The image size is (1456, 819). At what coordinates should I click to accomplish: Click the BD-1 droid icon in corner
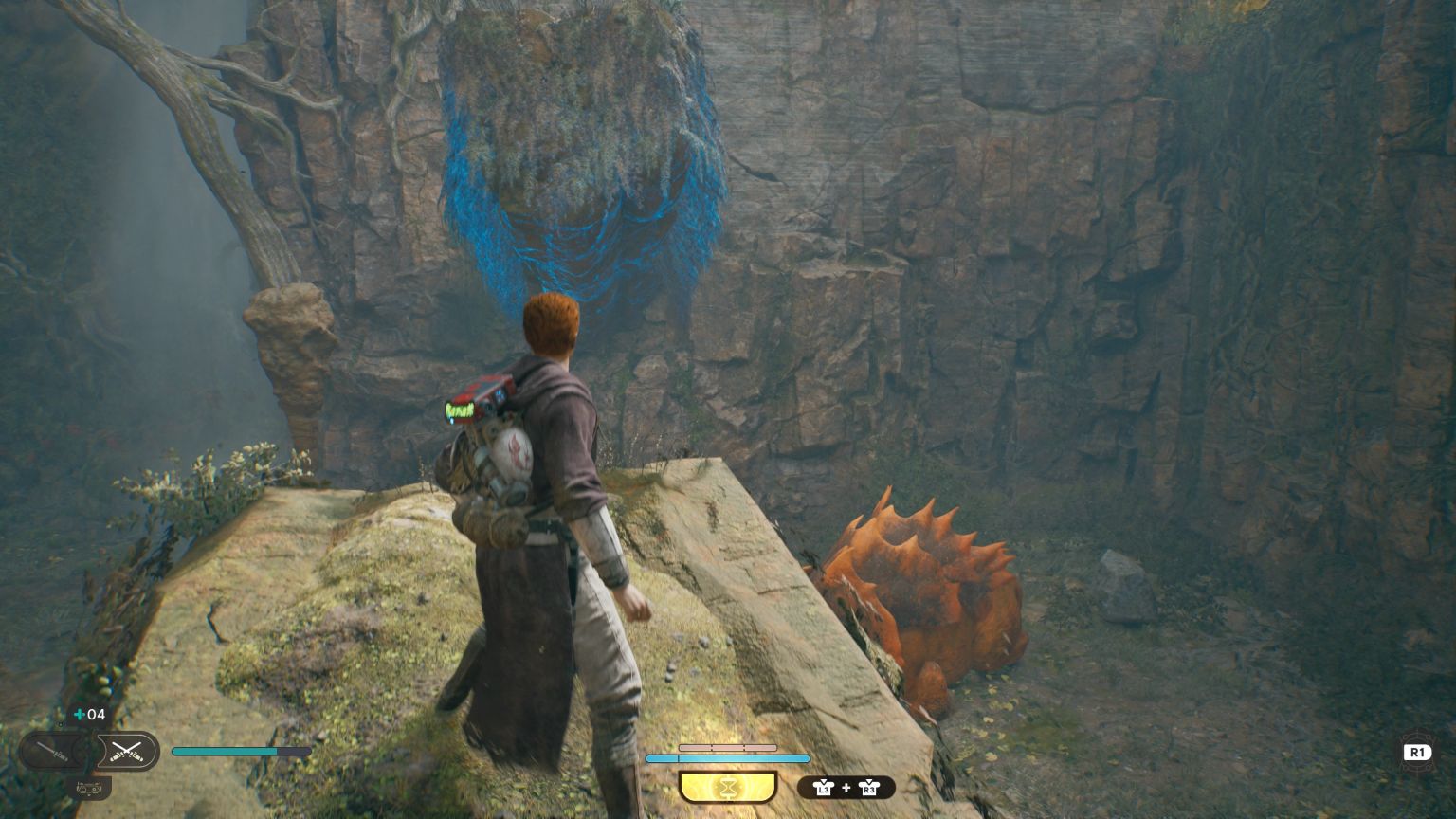pos(90,788)
